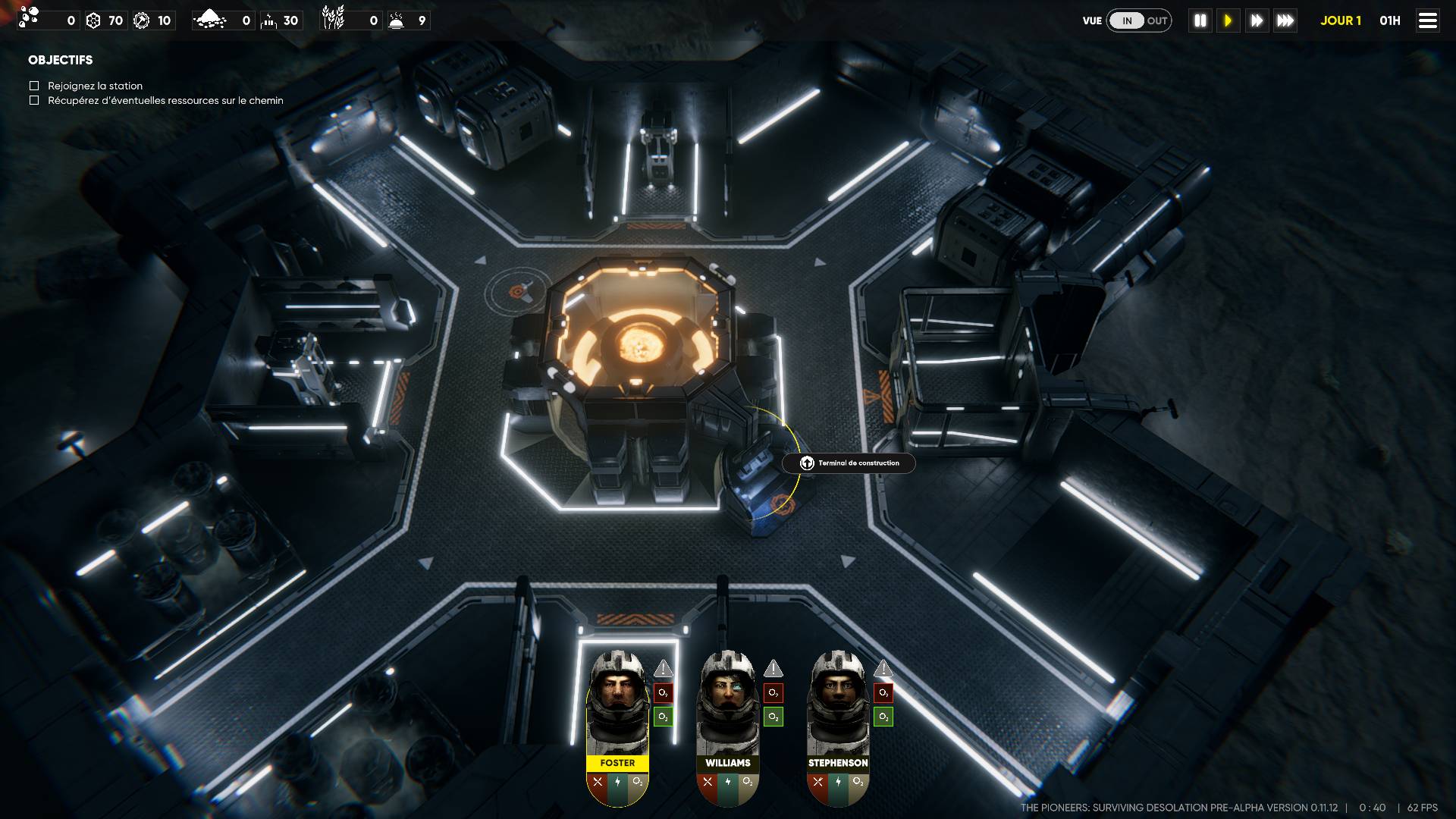Click Foster's red O2 status icon
Screen dimensions: 1456x819
(x=664, y=693)
